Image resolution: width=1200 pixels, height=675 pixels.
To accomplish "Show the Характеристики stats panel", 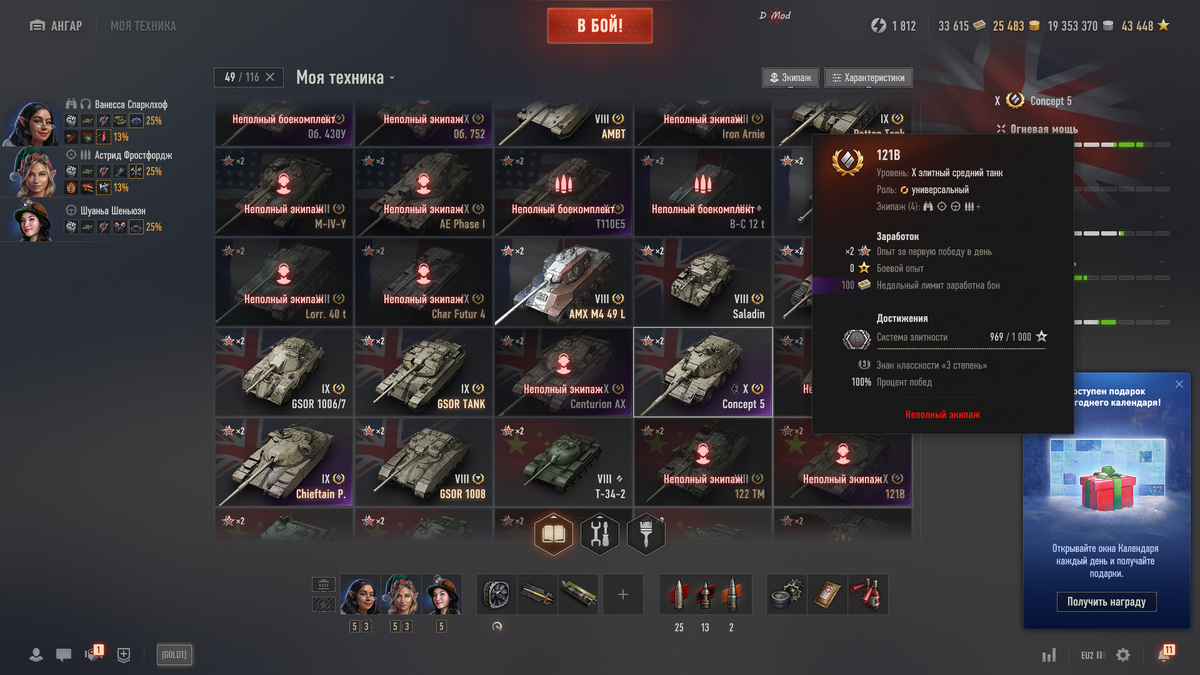I will point(868,78).
